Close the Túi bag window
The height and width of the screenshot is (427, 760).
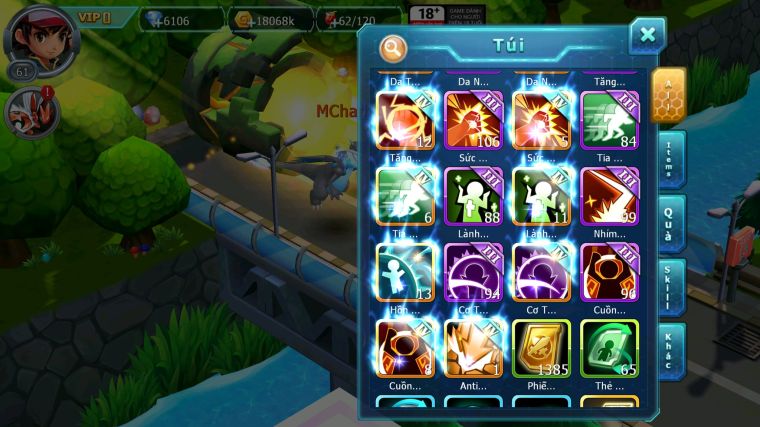click(647, 35)
